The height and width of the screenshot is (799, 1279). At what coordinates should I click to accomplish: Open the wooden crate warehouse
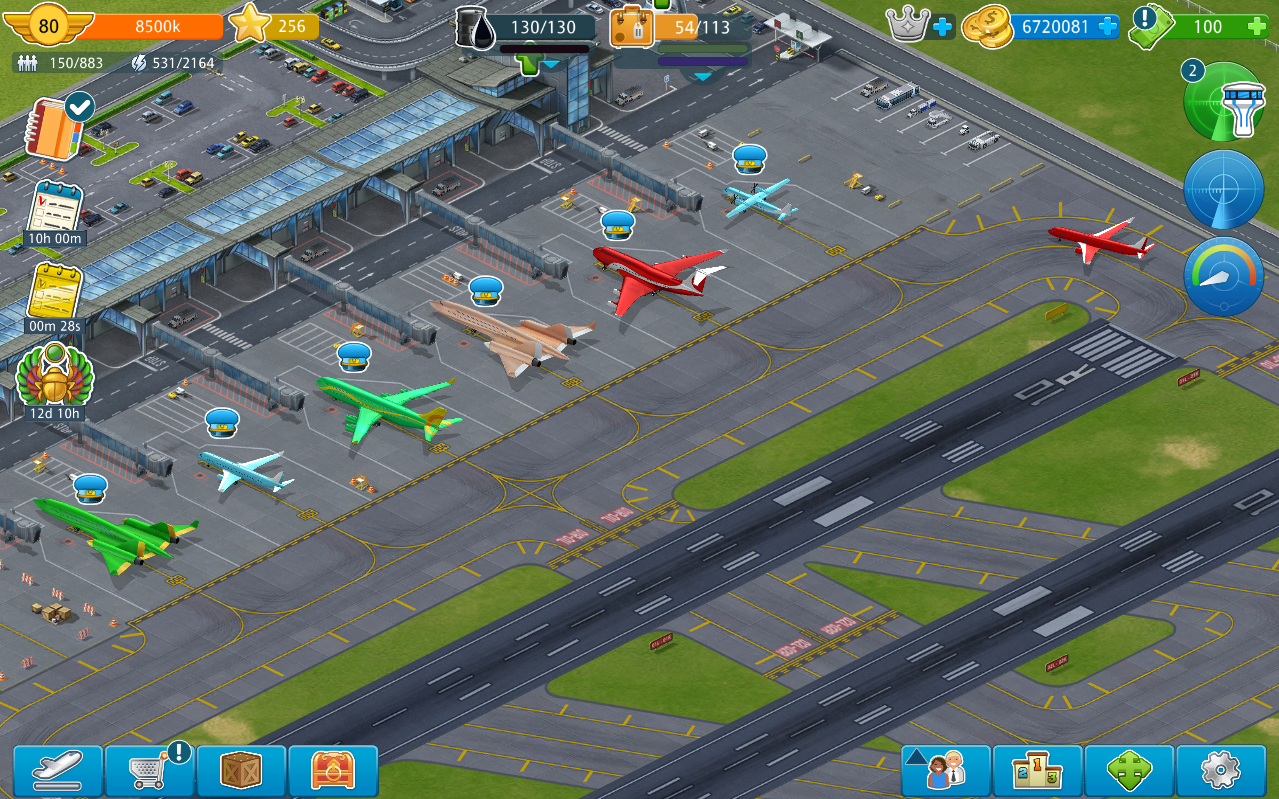click(242, 771)
